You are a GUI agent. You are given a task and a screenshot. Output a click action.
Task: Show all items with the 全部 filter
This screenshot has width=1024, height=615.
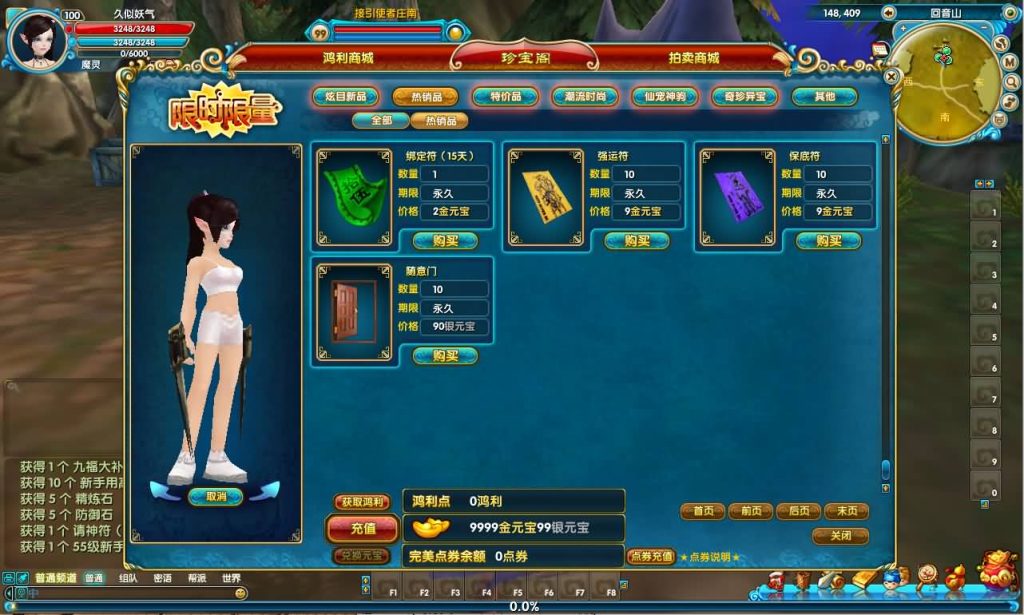point(380,121)
